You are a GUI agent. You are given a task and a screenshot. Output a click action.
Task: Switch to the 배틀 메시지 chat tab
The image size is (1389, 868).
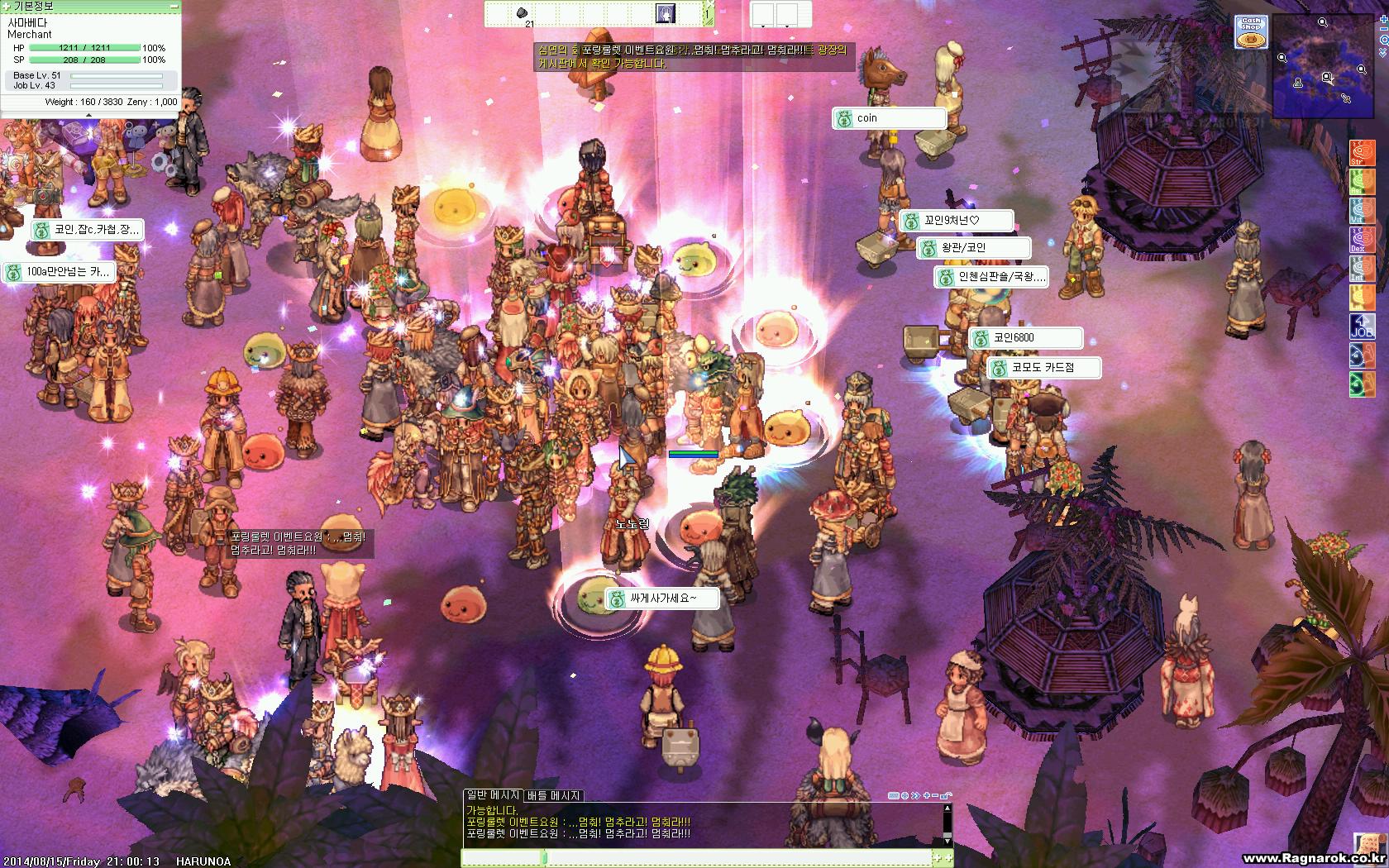point(553,795)
